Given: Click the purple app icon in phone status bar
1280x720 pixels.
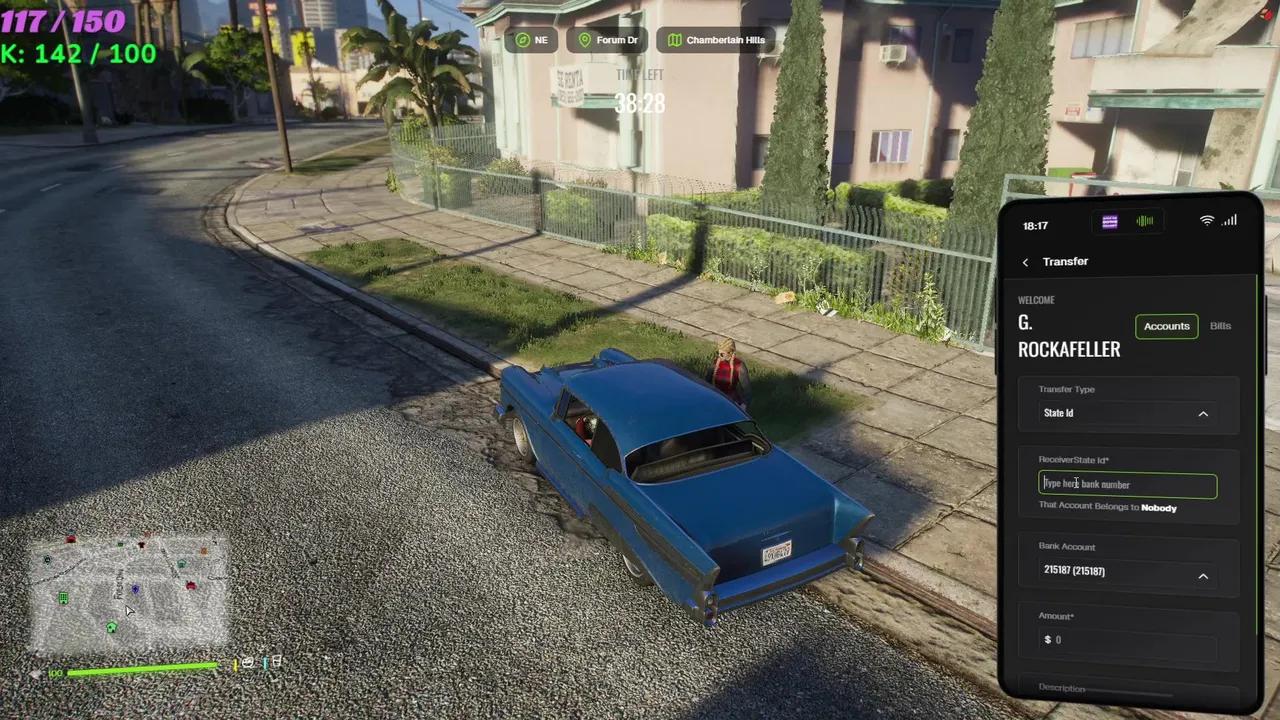Looking at the screenshot, I should coord(1110,222).
